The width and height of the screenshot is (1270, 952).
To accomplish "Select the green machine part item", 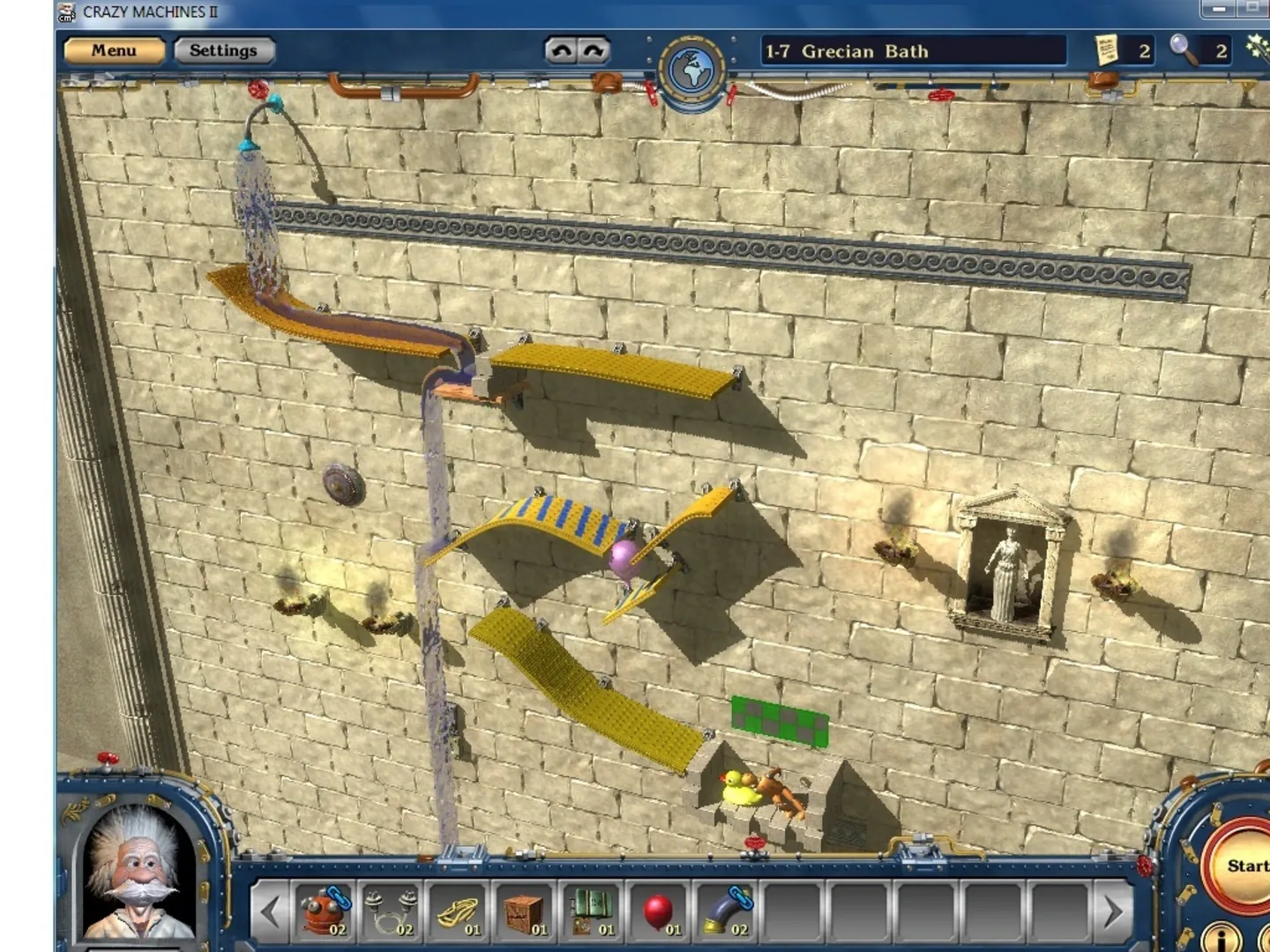I will [592, 911].
